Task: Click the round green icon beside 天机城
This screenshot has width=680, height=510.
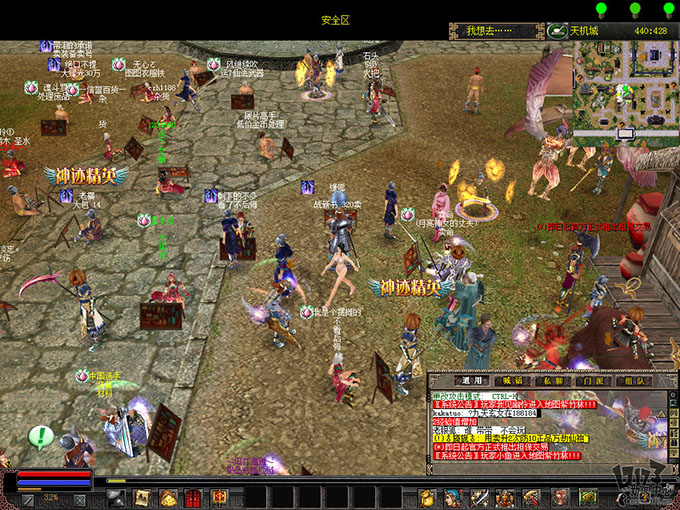Action: 558,31
